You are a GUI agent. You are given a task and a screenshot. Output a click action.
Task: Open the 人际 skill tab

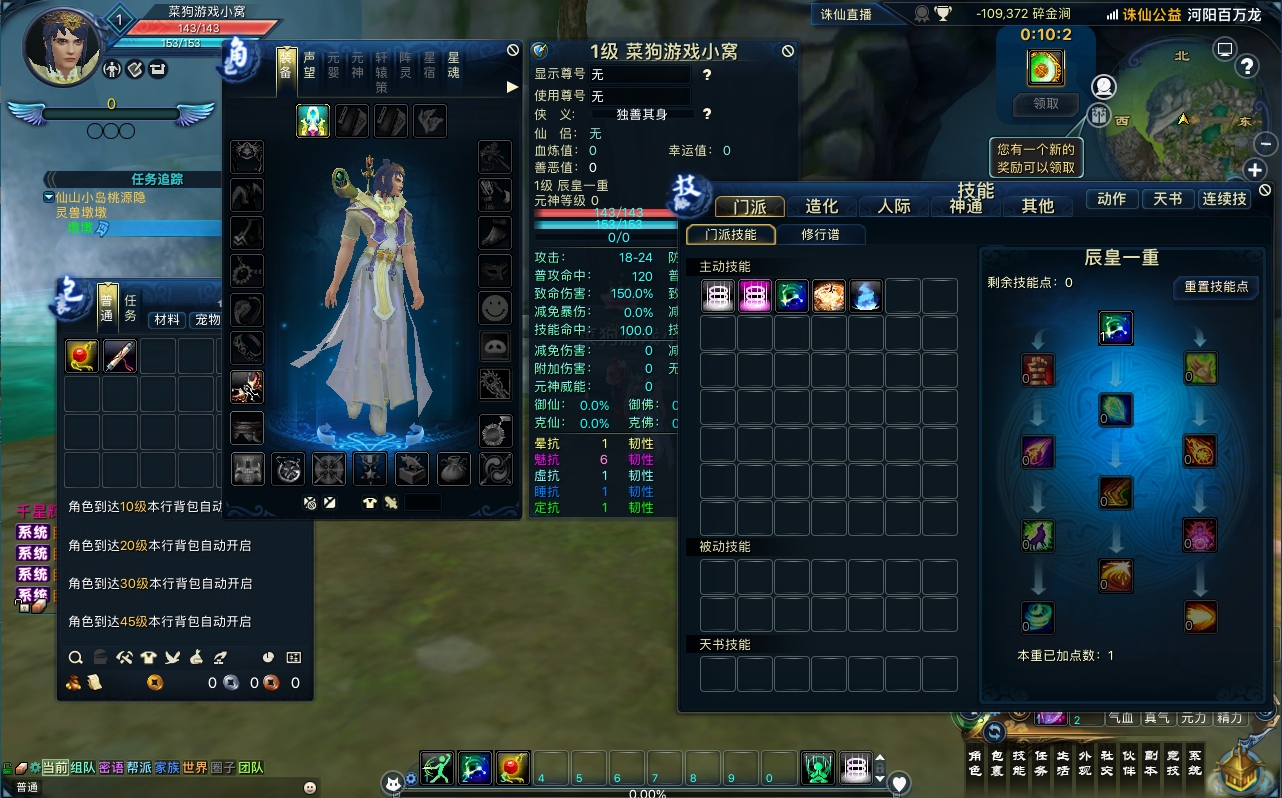pyautogui.click(x=893, y=206)
